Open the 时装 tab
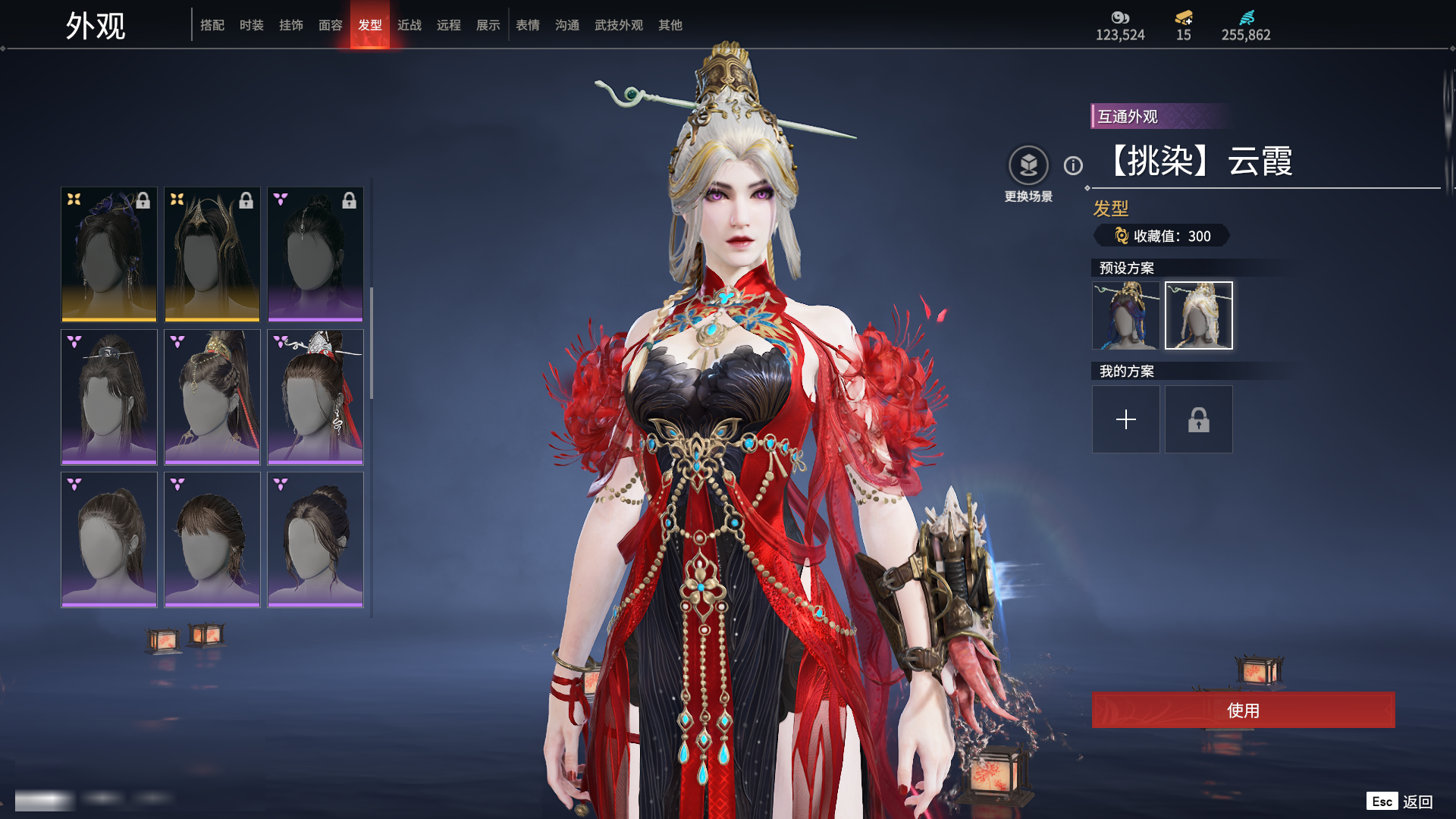This screenshot has width=1456, height=819. 252,25
